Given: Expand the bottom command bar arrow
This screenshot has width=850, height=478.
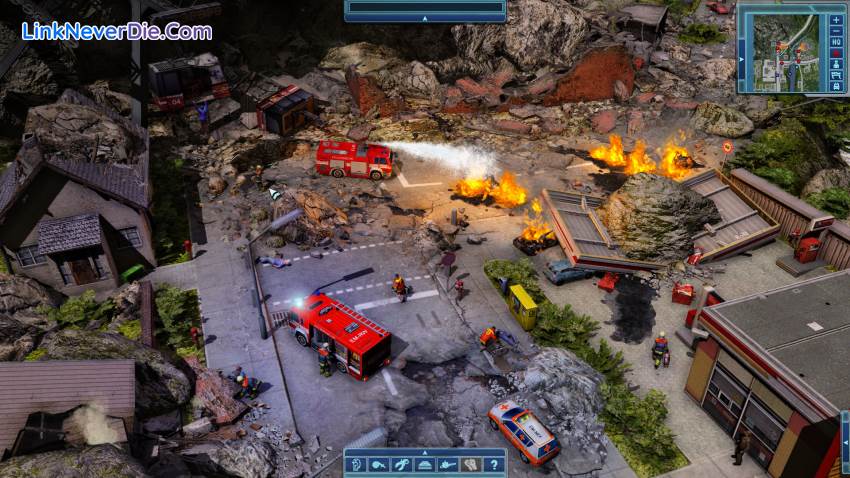Looking at the screenshot, I should 424,452.
